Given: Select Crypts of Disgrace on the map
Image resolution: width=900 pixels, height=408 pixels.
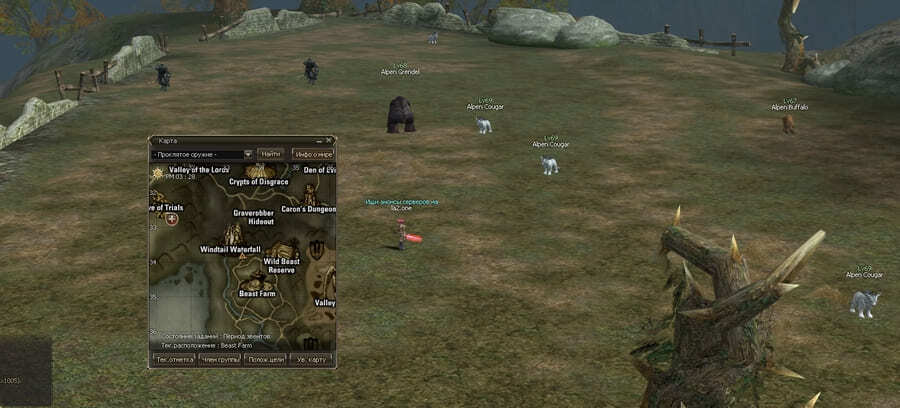Looking at the screenshot, I should [x=258, y=181].
